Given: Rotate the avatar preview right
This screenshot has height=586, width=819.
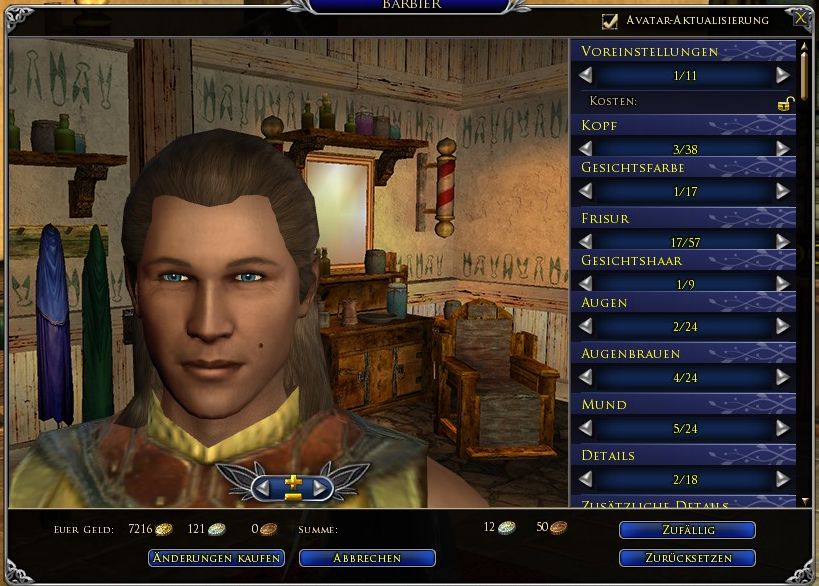Looking at the screenshot, I should click(x=321, y=487).
